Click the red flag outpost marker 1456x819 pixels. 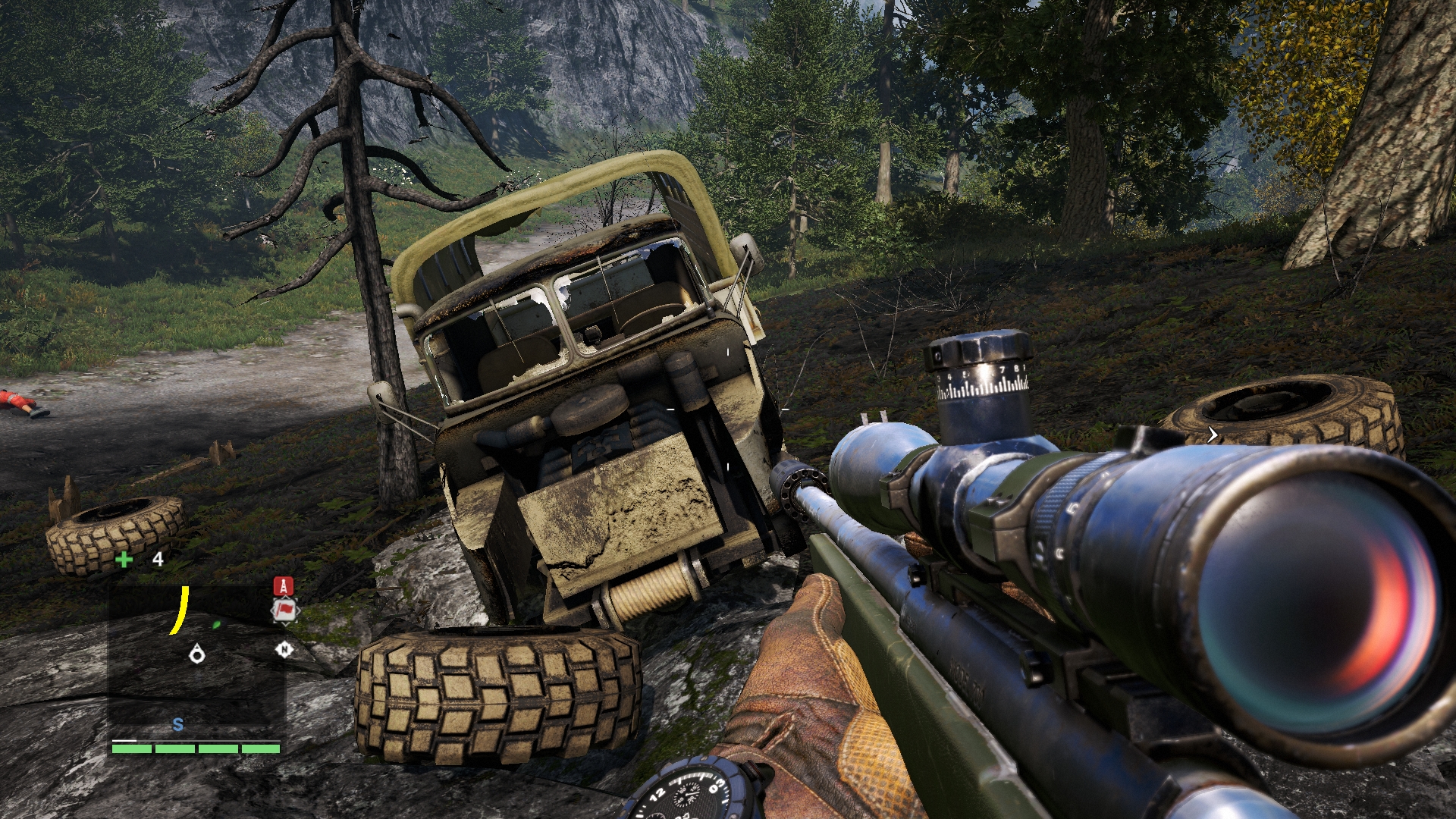pyautogui.click(x=284, y=610)
